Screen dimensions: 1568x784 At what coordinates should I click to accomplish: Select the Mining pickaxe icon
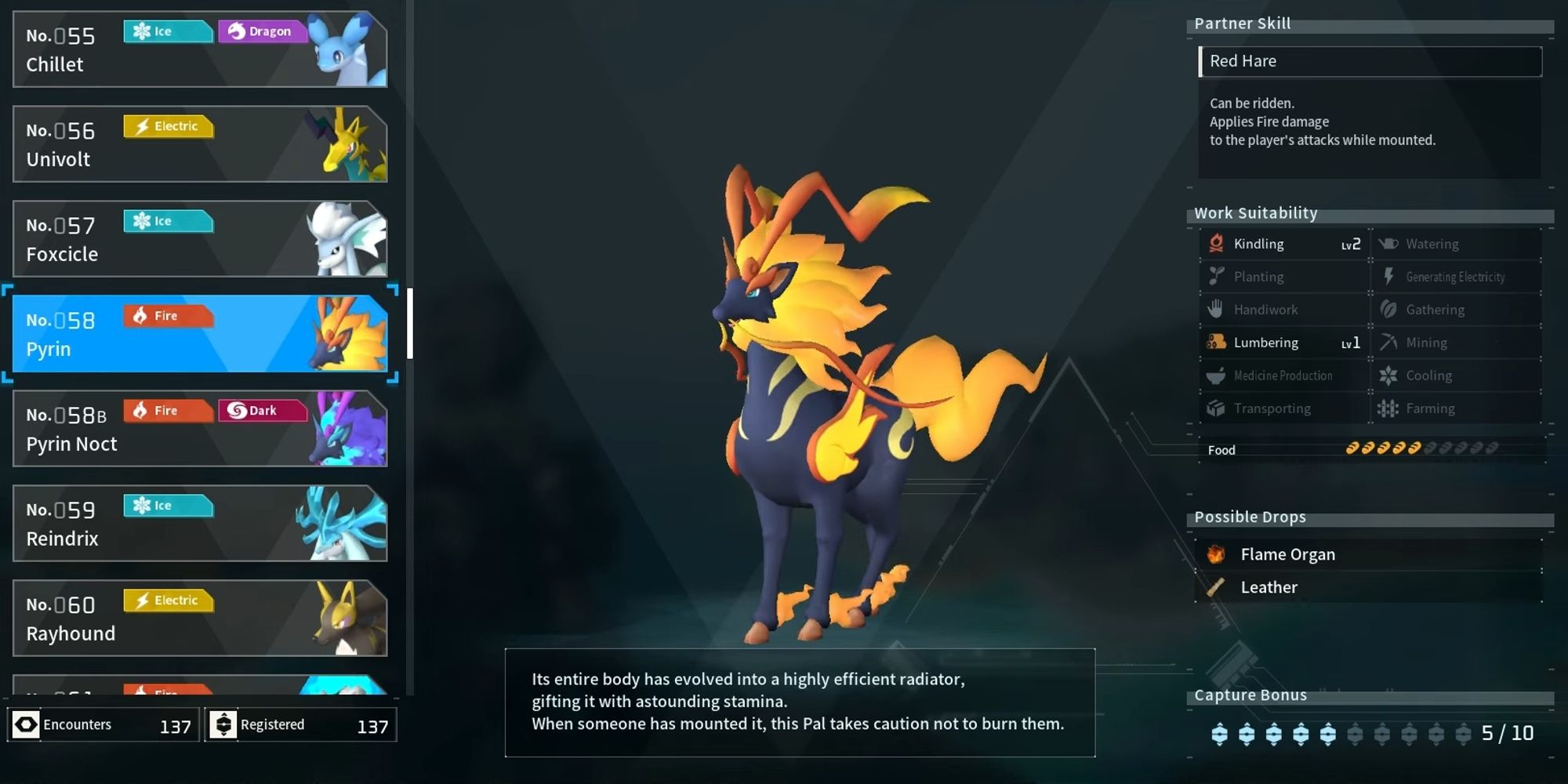point(1388,342)
